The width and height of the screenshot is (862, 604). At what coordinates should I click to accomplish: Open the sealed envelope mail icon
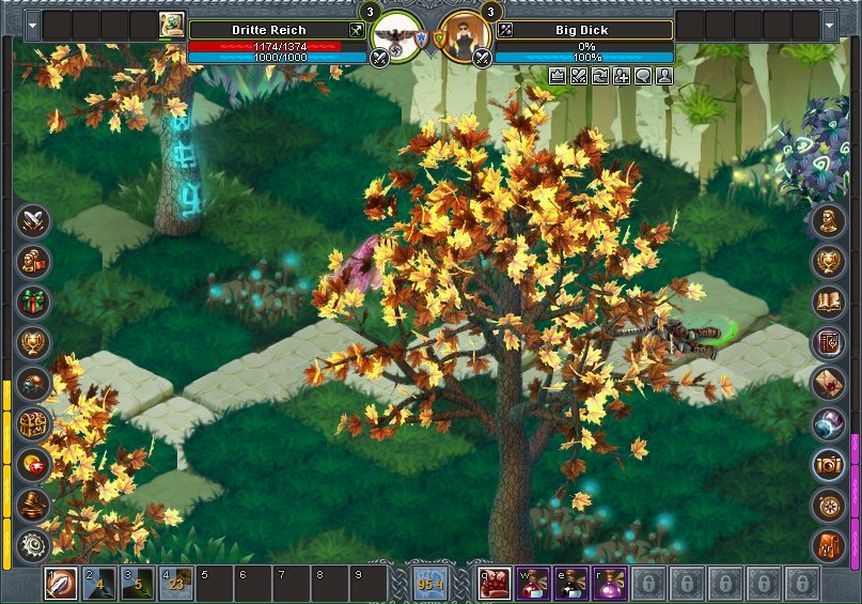828,382
